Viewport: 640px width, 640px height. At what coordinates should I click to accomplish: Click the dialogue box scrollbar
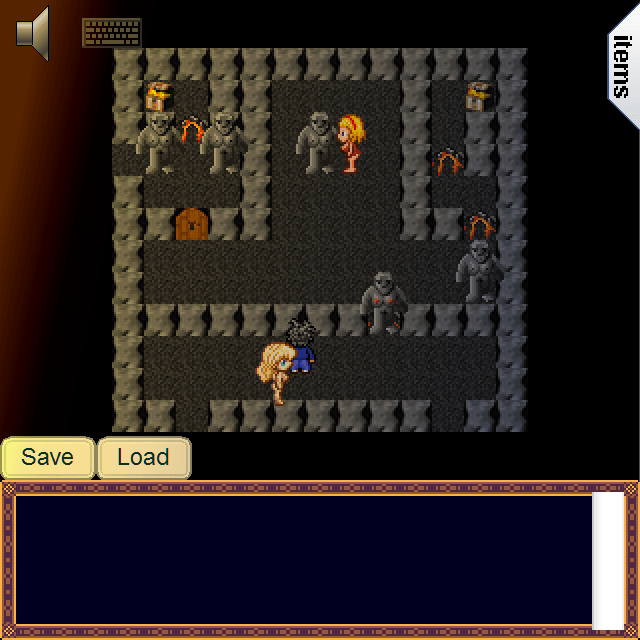(x=608, y=560)
